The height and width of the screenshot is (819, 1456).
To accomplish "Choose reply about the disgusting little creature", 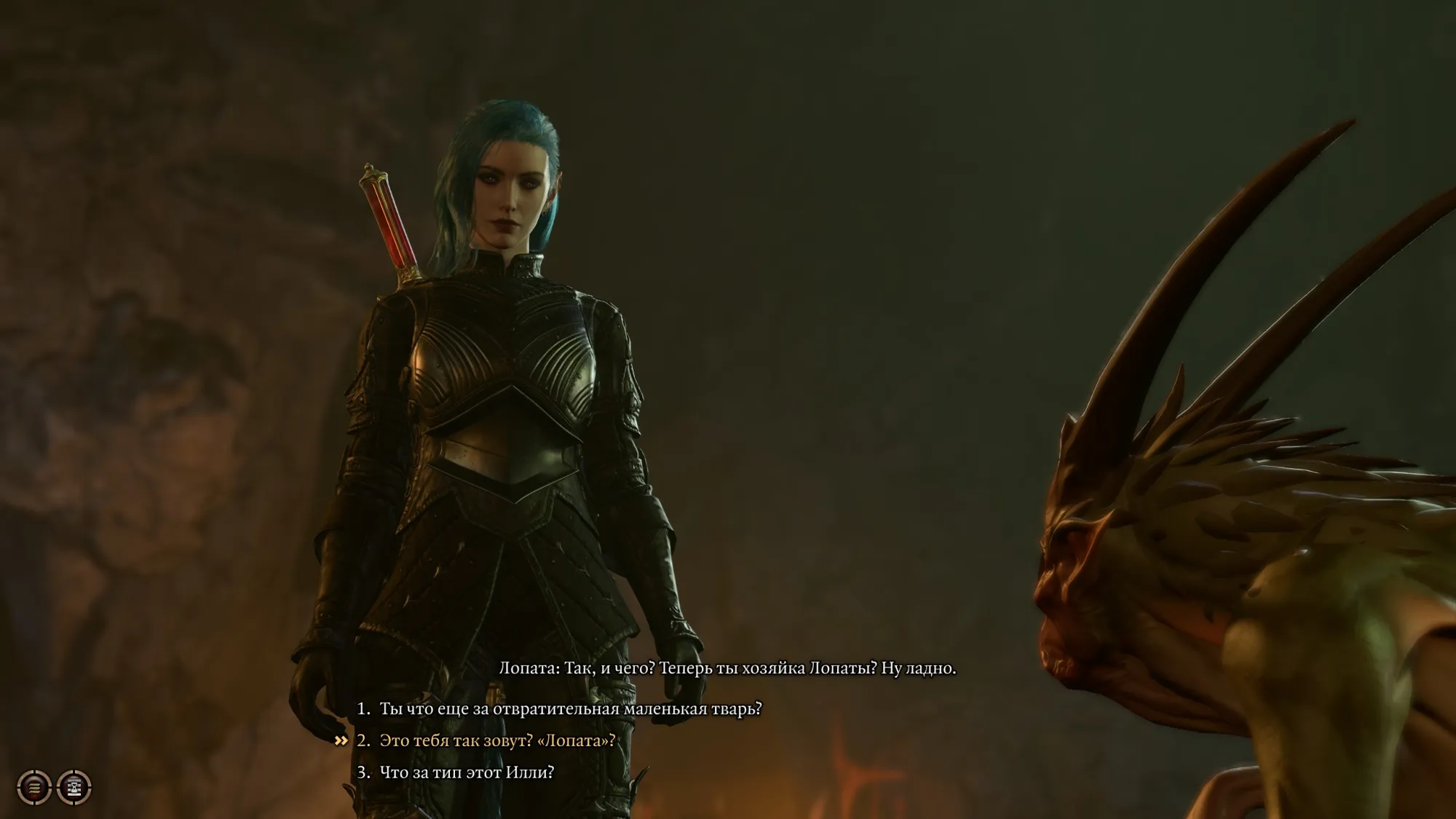I will point(570,709).
